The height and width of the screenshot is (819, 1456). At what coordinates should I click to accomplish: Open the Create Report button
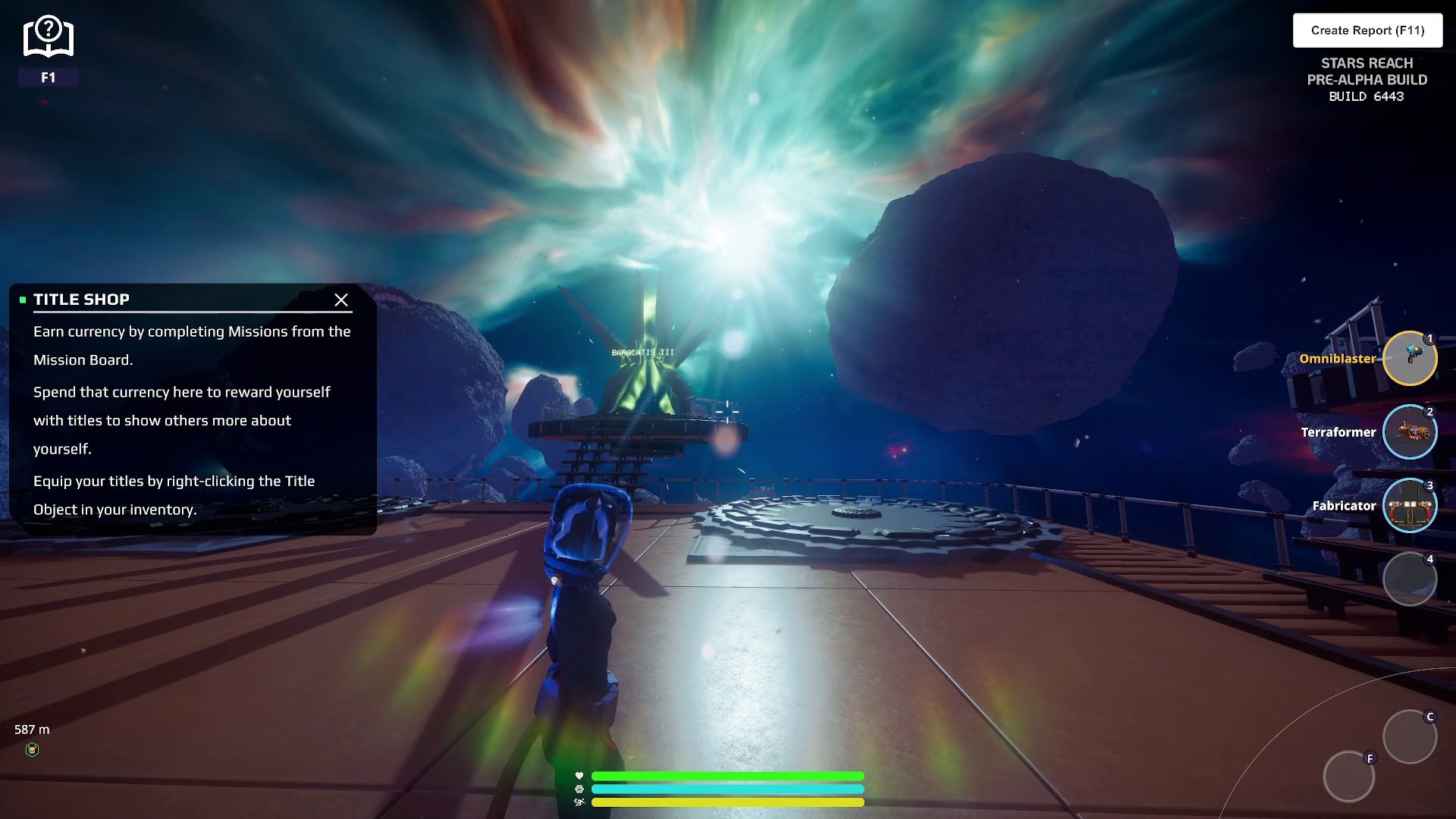click(1367, 30)
